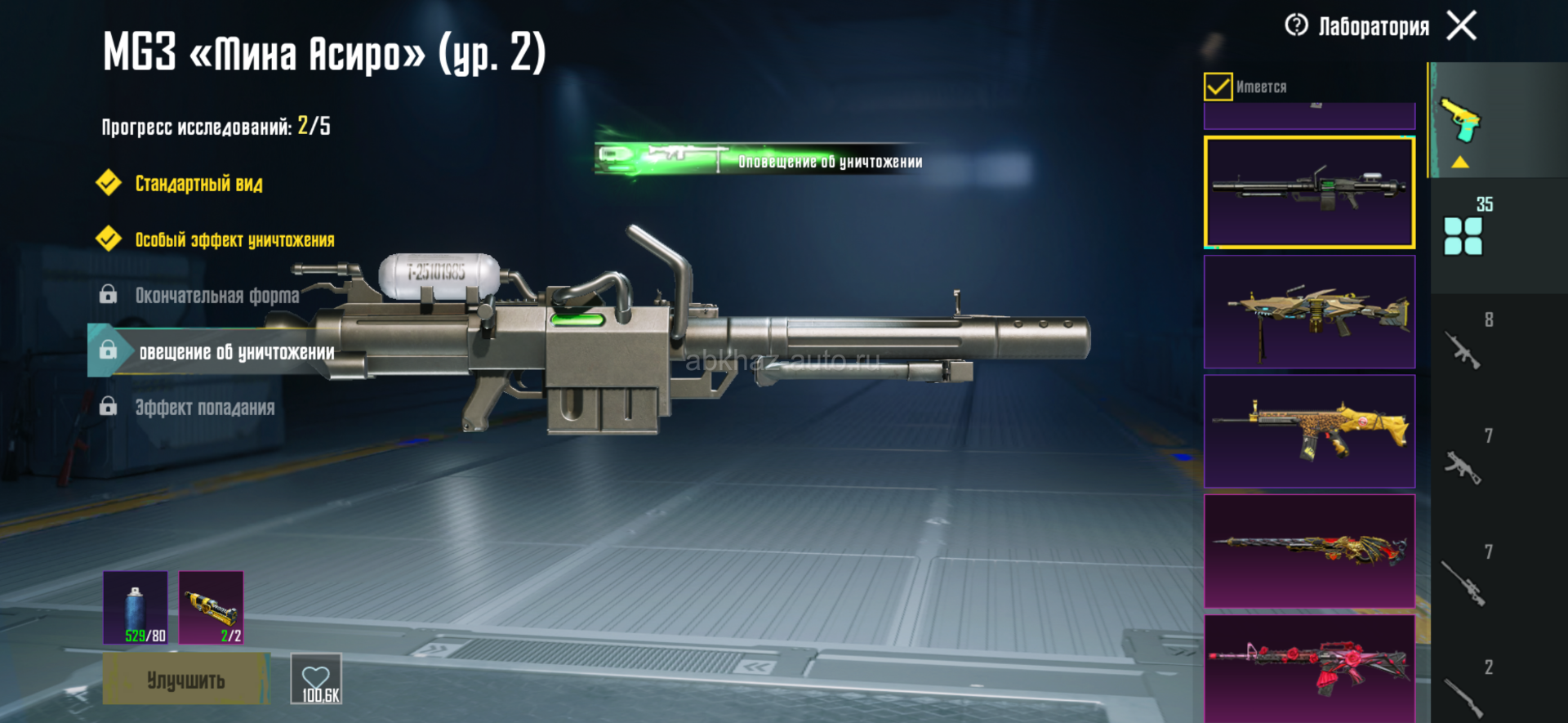Select the grey MG3 skin thumbnail
This screenshot has height=723, width=1568.
pyautogui.click(x=1309, y=192)
